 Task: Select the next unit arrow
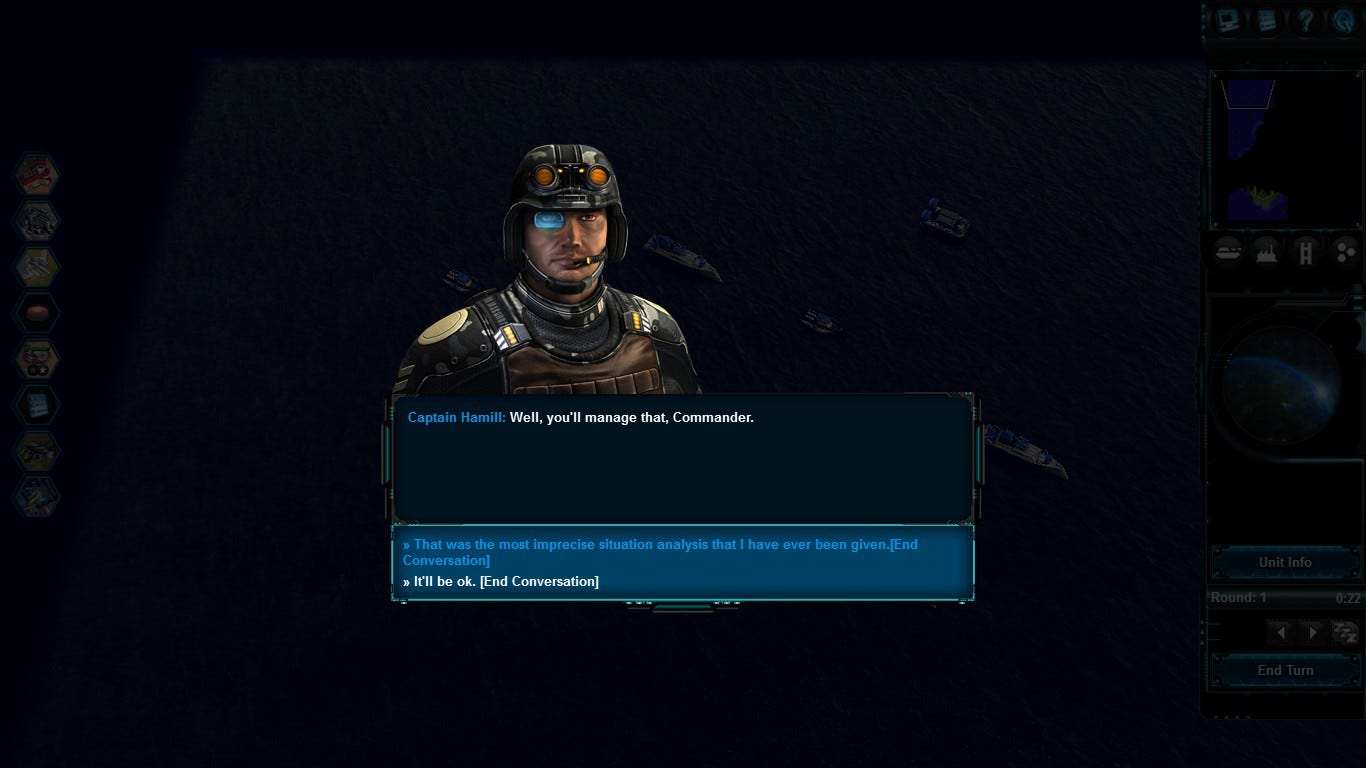(x=1312, y=632)
